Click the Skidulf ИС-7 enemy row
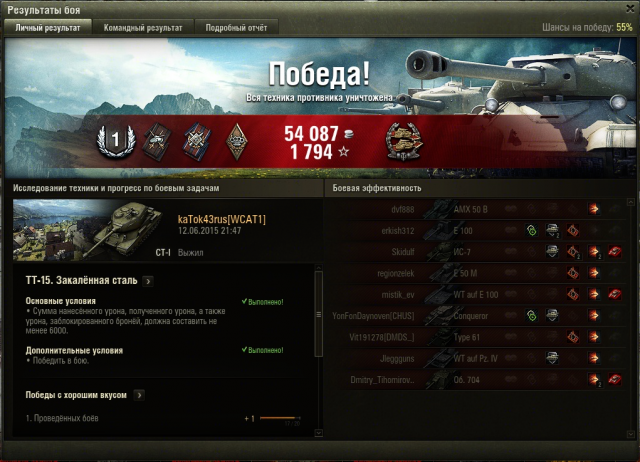This screenshot has width=640, height=462. pyautogui.click(x=480, y=252)
